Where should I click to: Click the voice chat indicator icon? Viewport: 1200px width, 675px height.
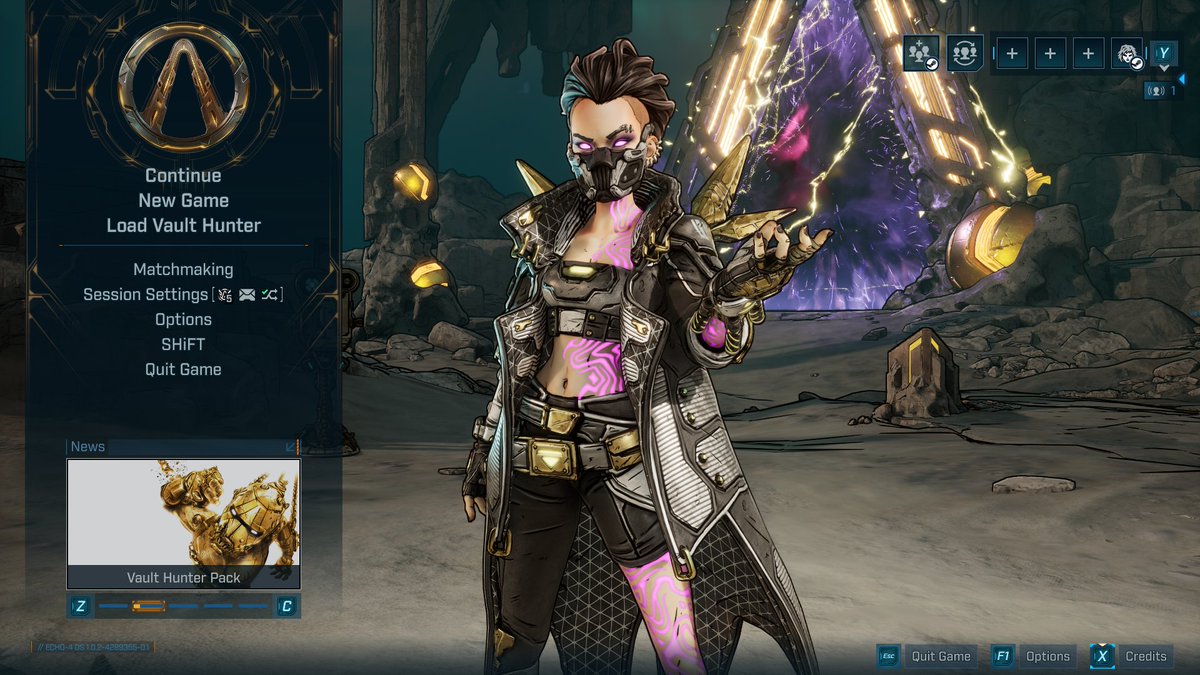tap(1160, 90)
